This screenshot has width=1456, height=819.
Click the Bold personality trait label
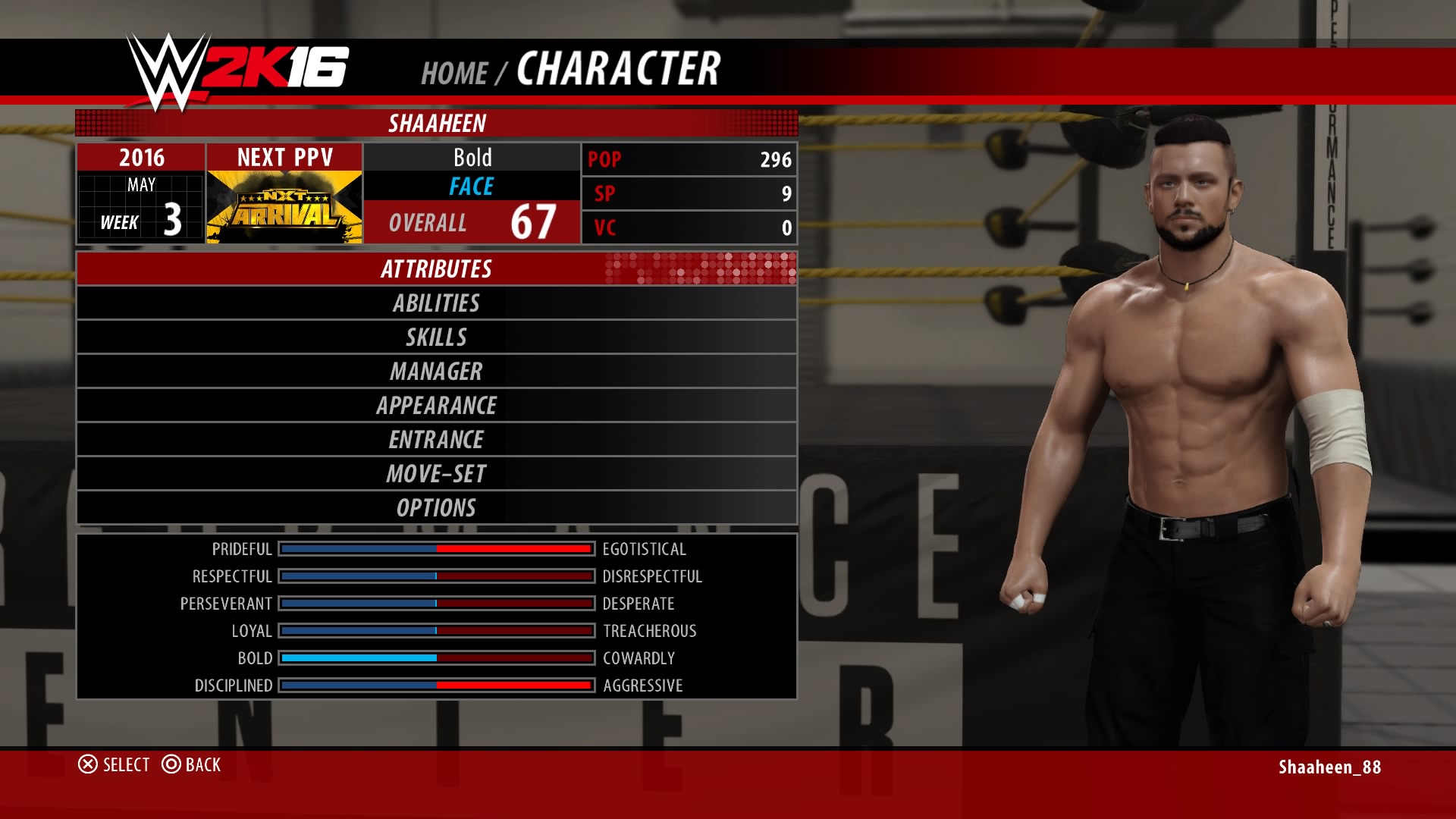pos(472,157)
